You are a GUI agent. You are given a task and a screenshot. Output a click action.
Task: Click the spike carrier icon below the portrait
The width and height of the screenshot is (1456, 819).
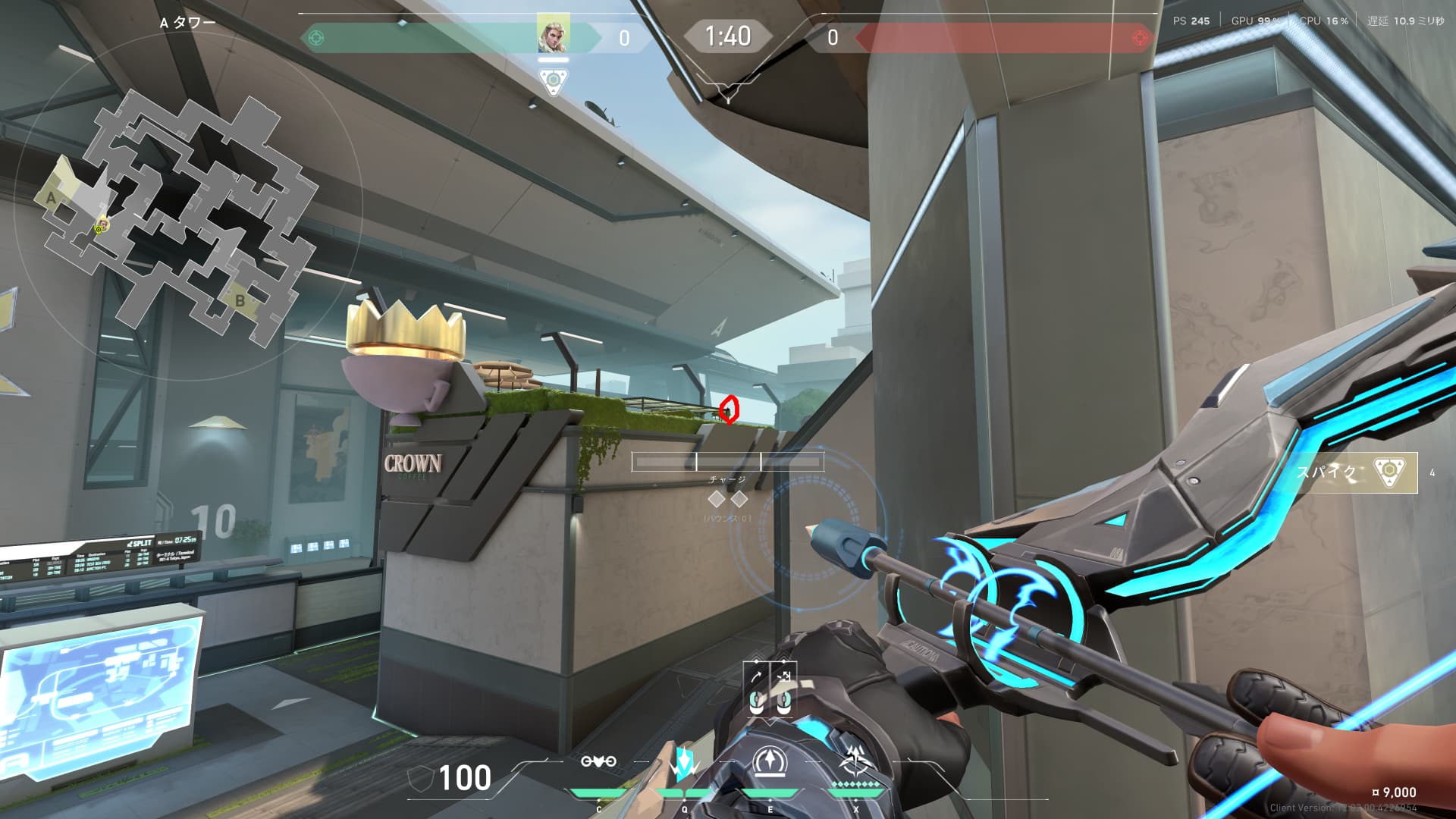pos(553,80)
